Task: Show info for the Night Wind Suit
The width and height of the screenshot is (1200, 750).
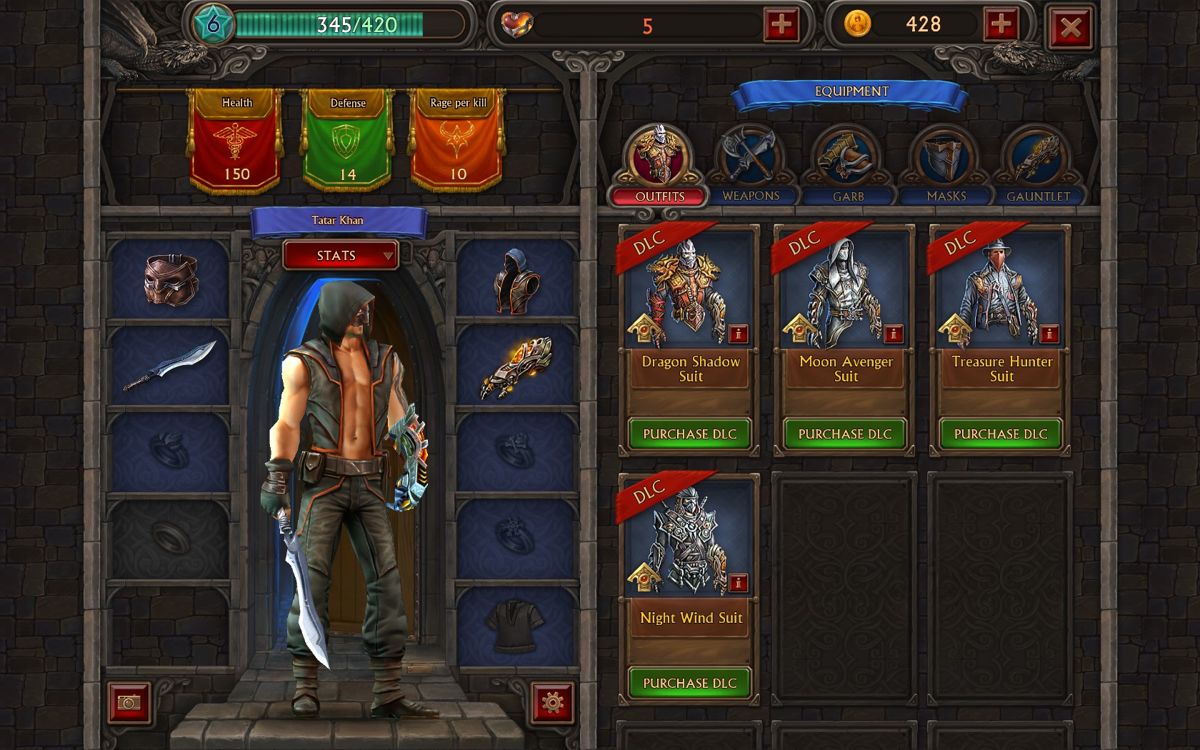Action: pos(738,582)
